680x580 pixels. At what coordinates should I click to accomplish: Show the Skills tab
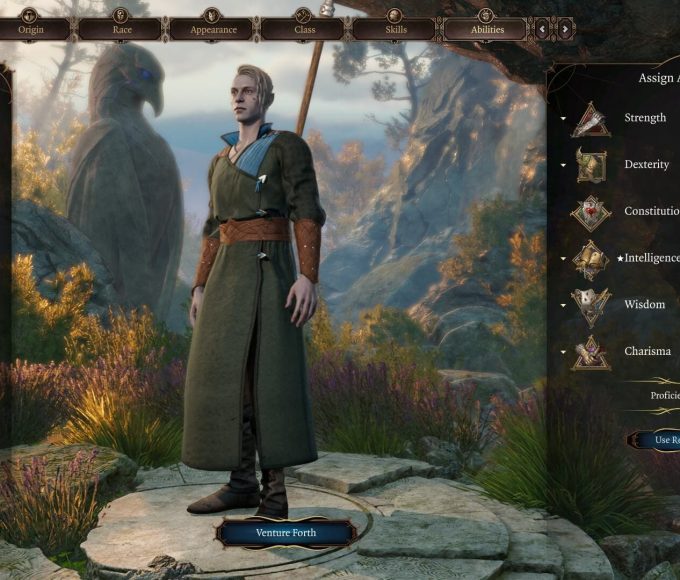pos(393,29)
